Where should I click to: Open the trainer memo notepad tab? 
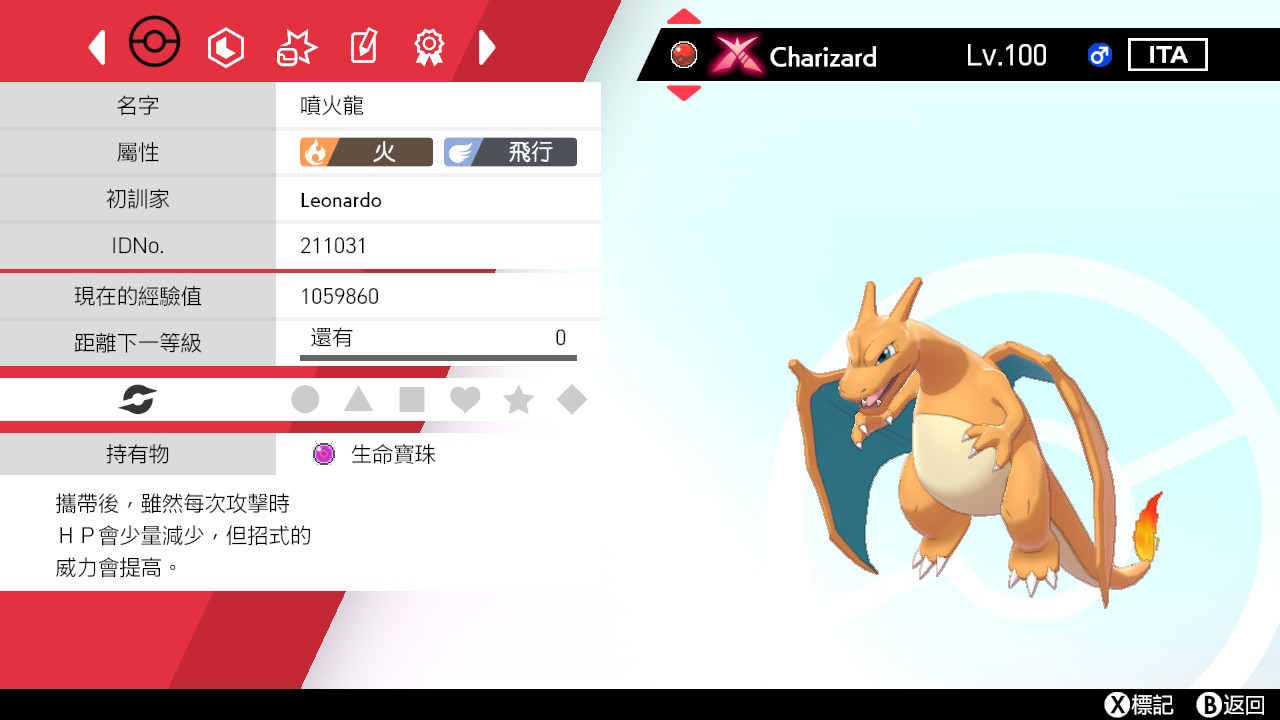point(363,47)
